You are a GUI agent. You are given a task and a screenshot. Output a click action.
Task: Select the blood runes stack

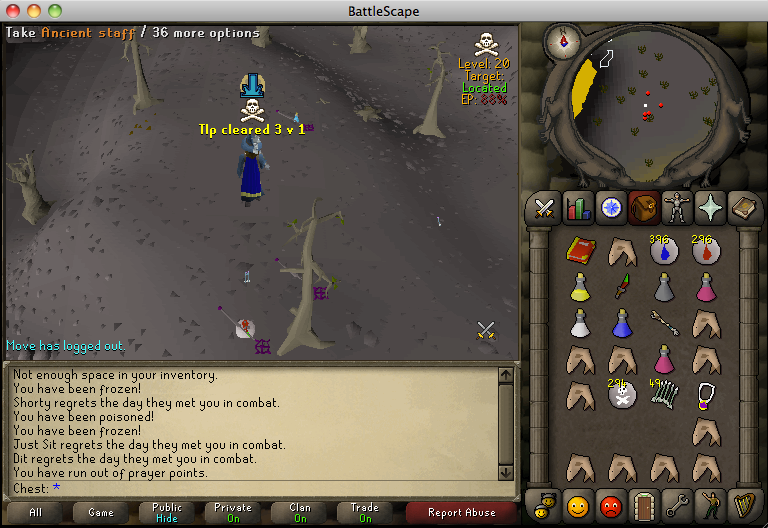click(x=706, y=250)
